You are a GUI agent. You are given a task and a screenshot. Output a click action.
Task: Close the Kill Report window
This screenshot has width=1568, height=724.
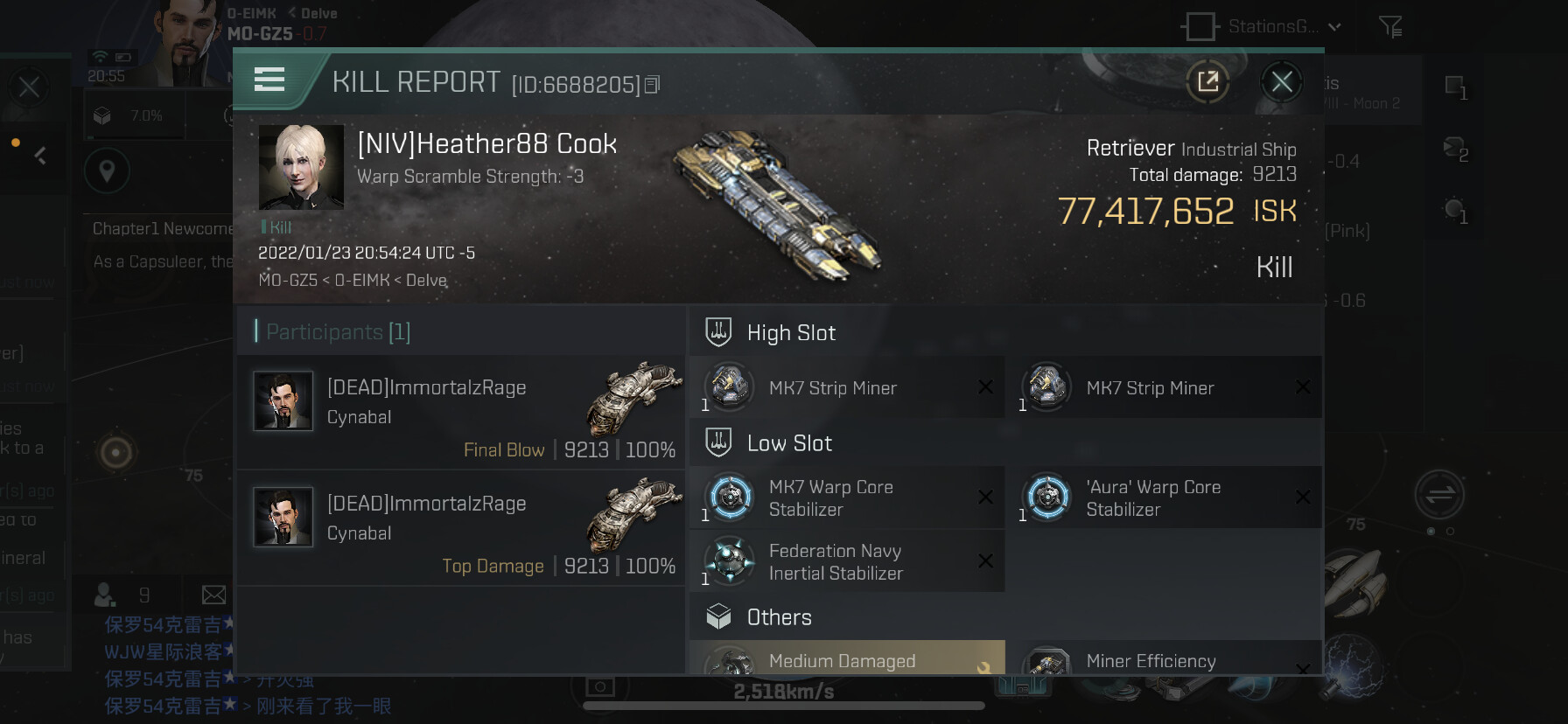click(x=1281, y=82)
